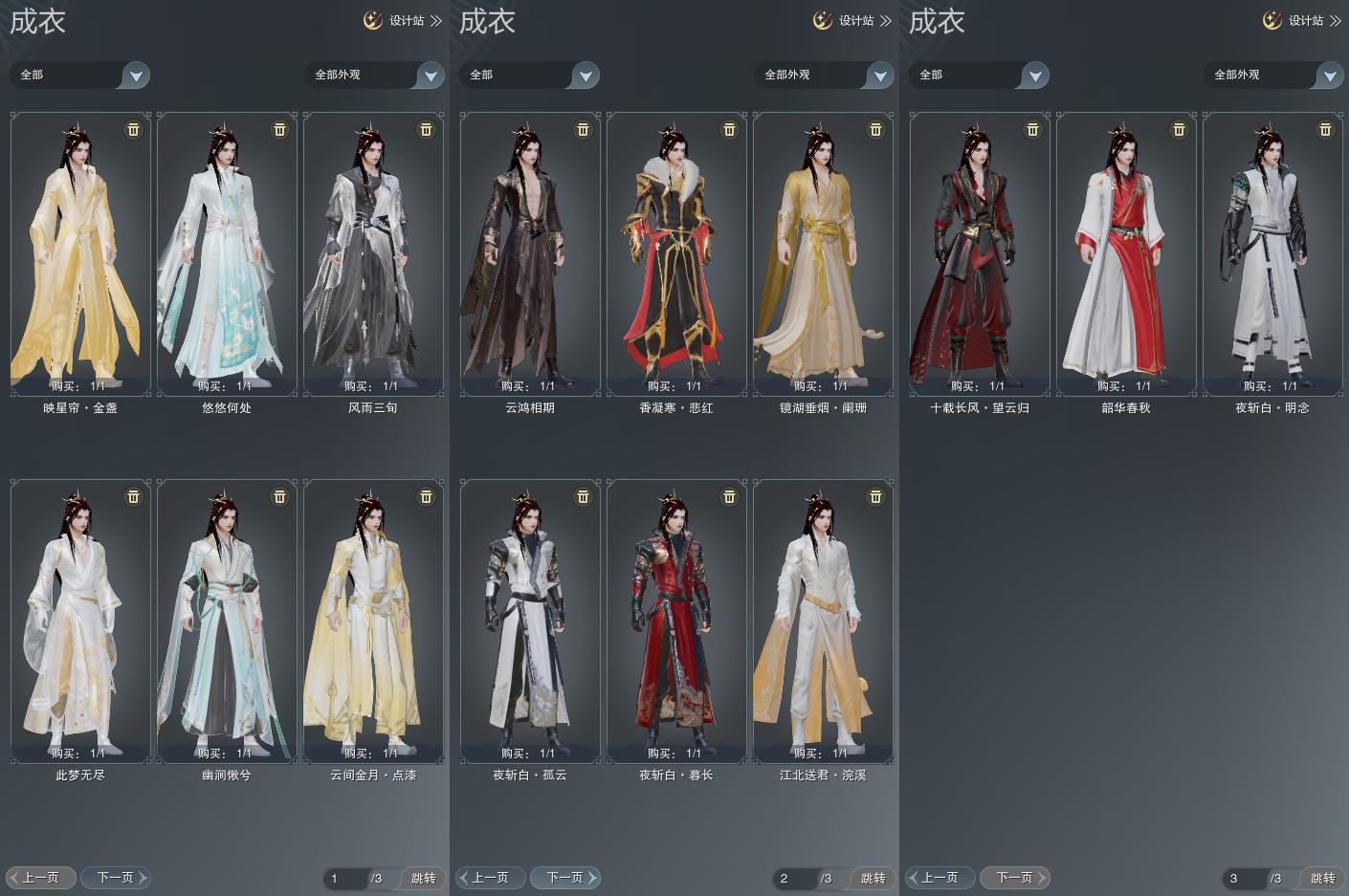
Task: Choose the 镜湖垂烟·阑珊 golden outfit
Action: [823, 253]
